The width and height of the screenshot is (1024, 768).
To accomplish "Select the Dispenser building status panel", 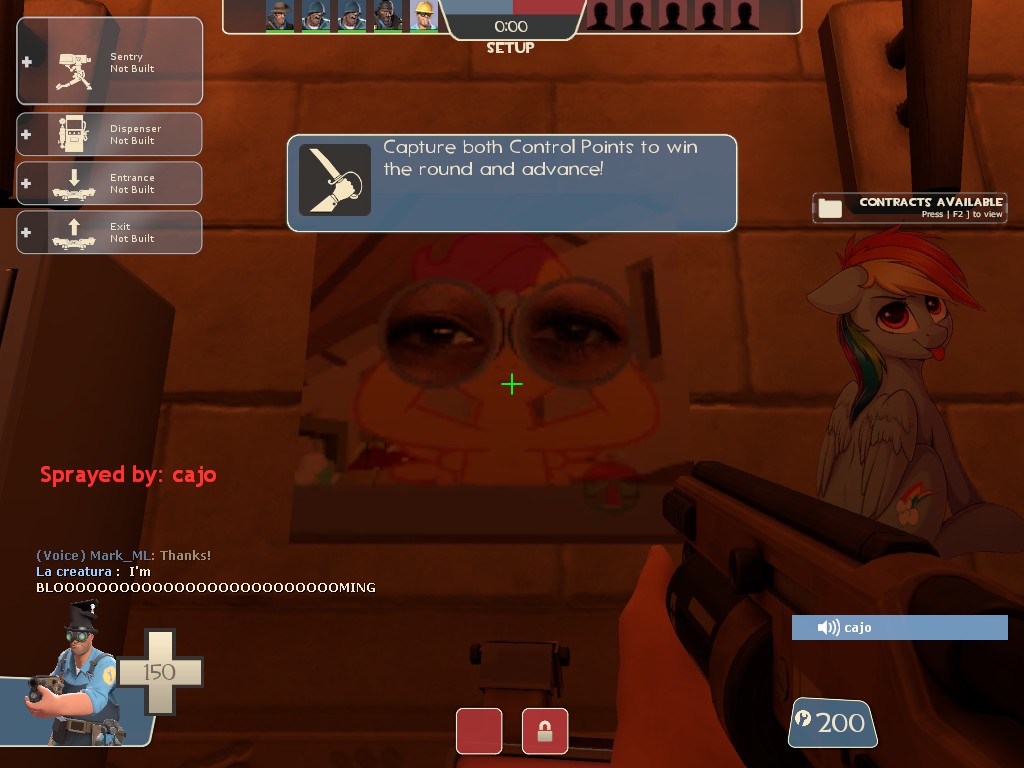I will [110, 134].
